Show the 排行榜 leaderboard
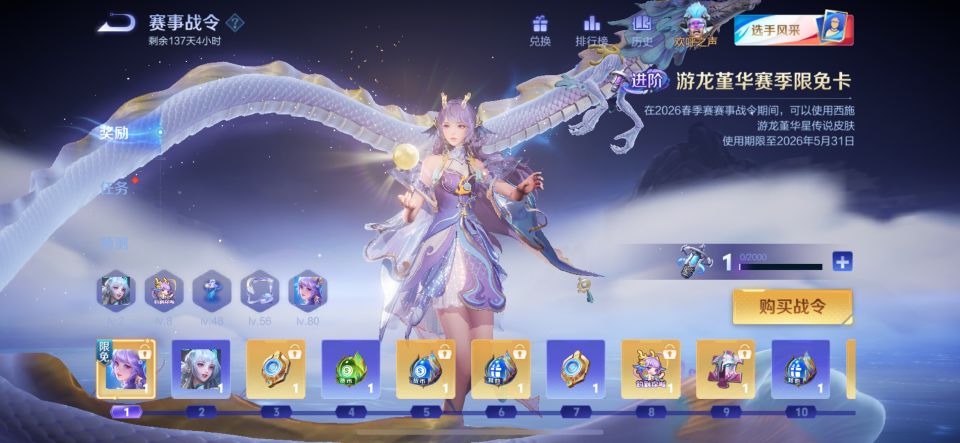Image resolution: width=960 pixels, height=443 pixels. pyautogui.click(x=592, y=30)
